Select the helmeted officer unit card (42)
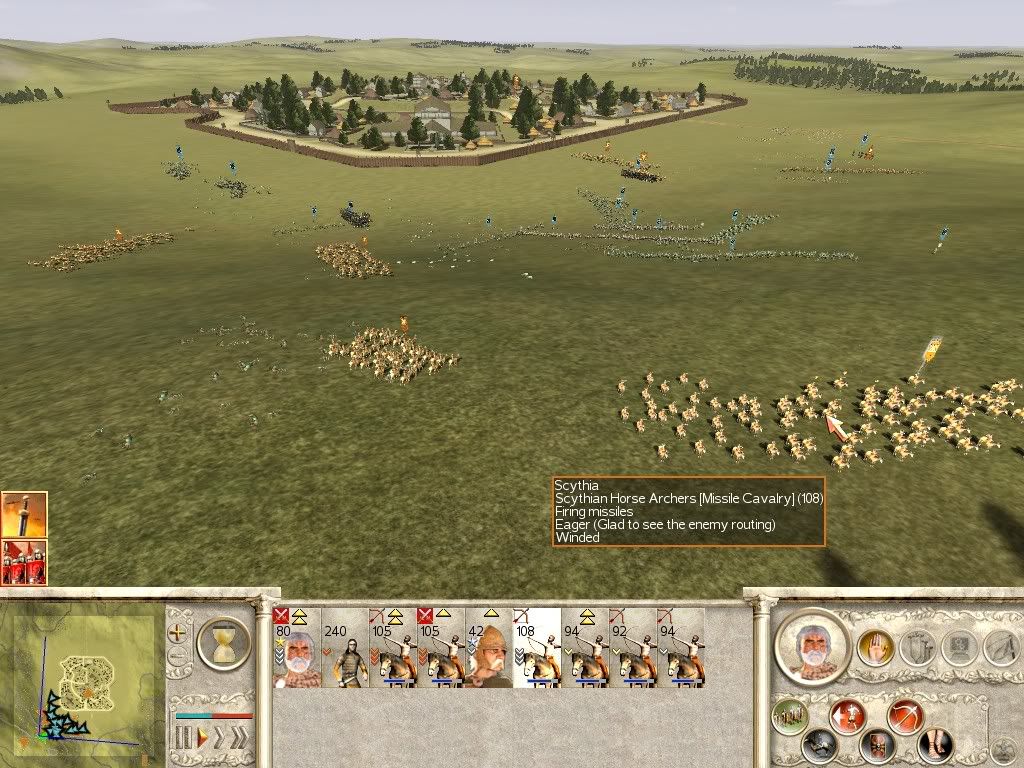 (489, 648)
